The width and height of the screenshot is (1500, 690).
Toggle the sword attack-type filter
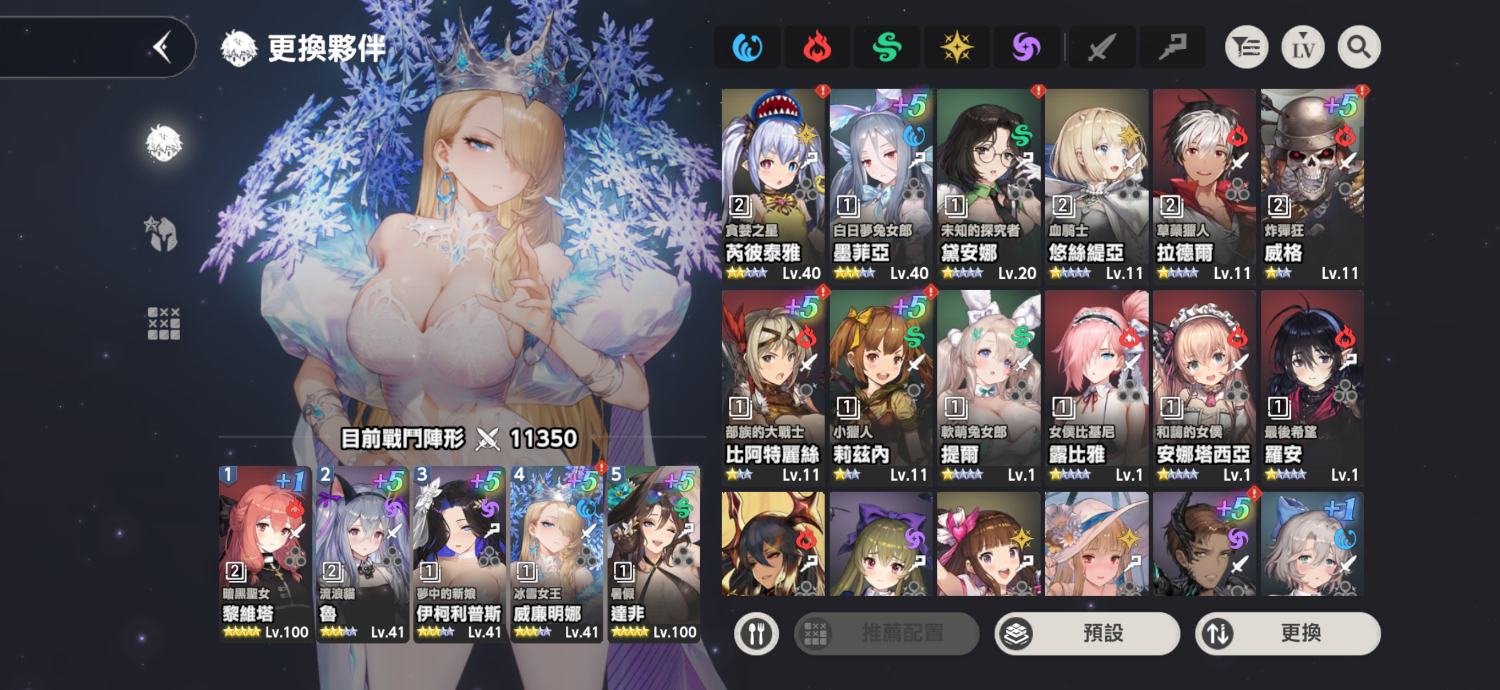(1101, 47)
